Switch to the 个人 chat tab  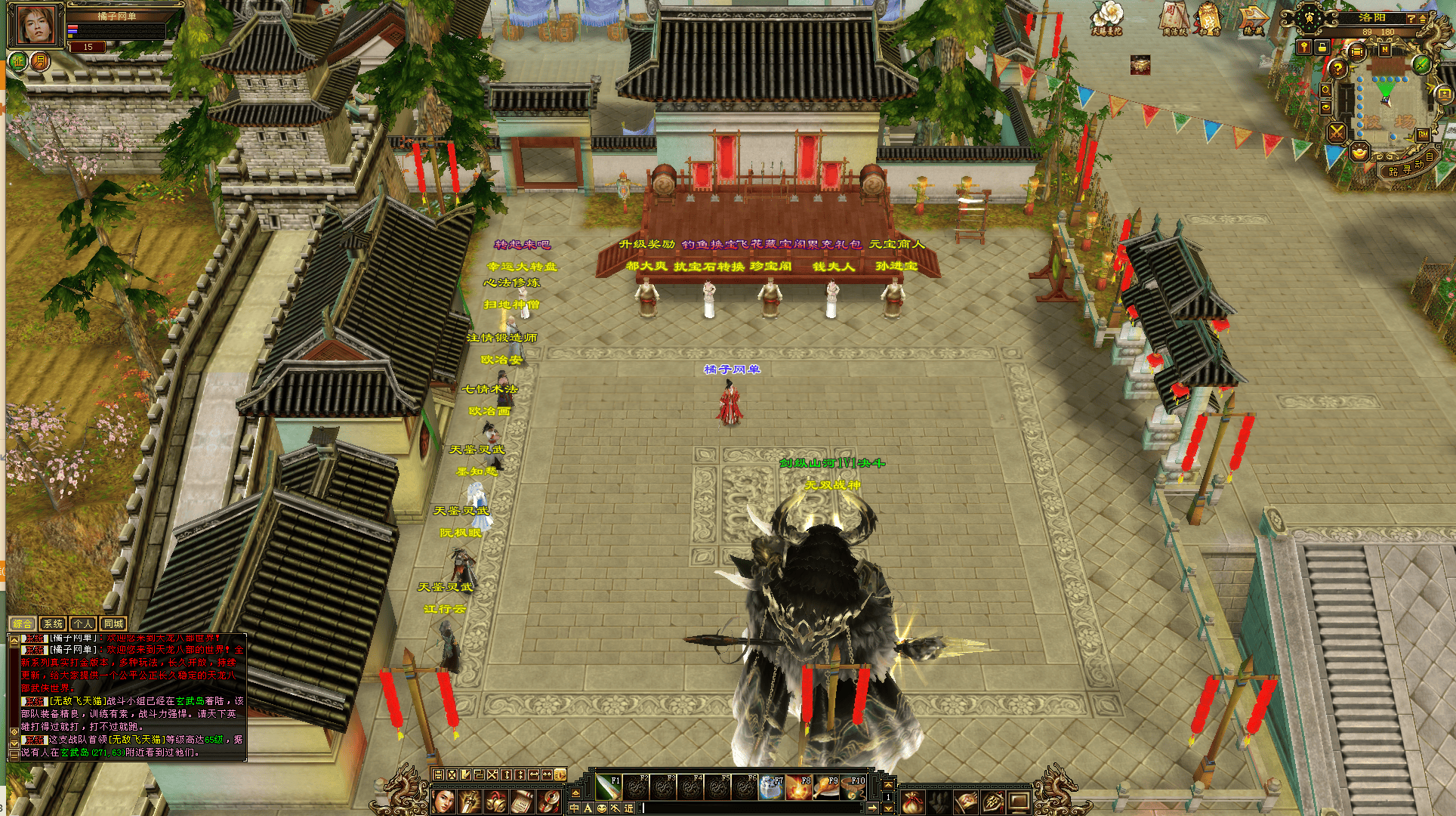tap(83, 624)
